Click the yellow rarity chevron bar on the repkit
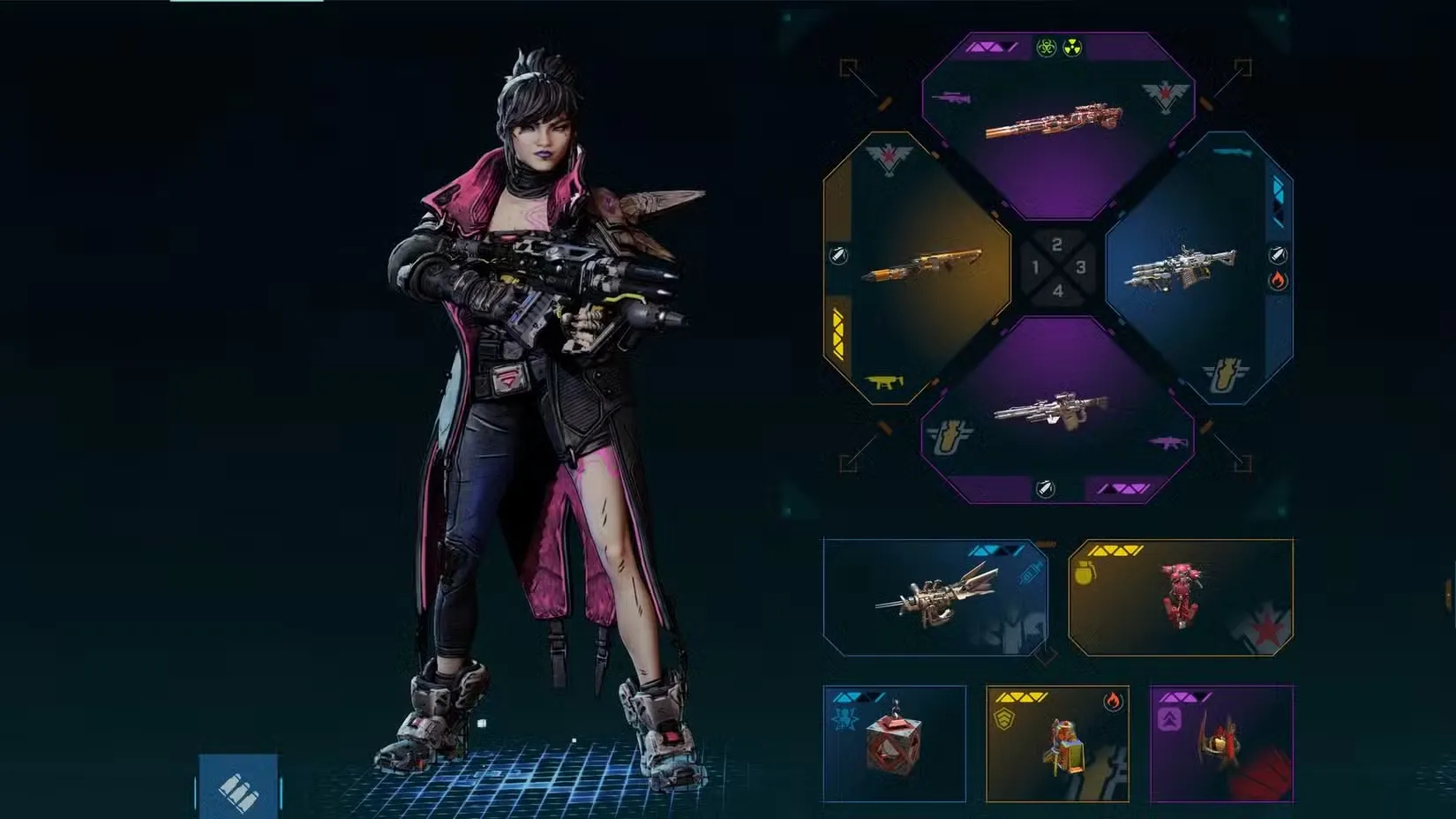Viewport: 1456px width, 819px height. [x=1022, y=698]
